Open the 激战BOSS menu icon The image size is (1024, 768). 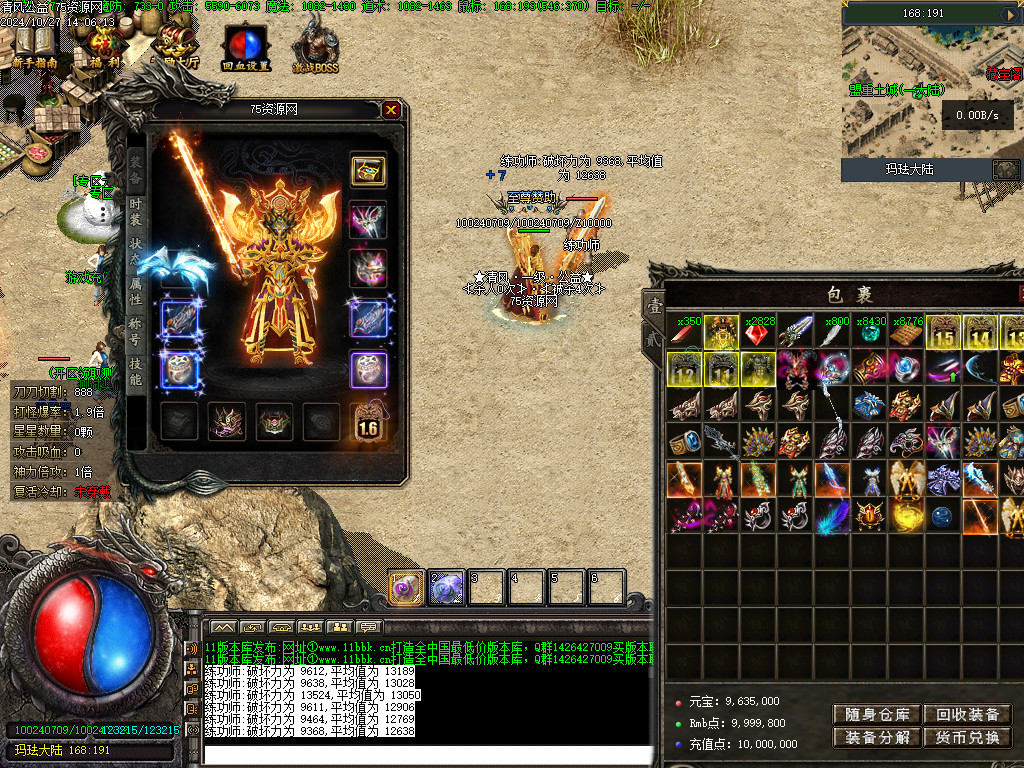[x=316, y=45]
